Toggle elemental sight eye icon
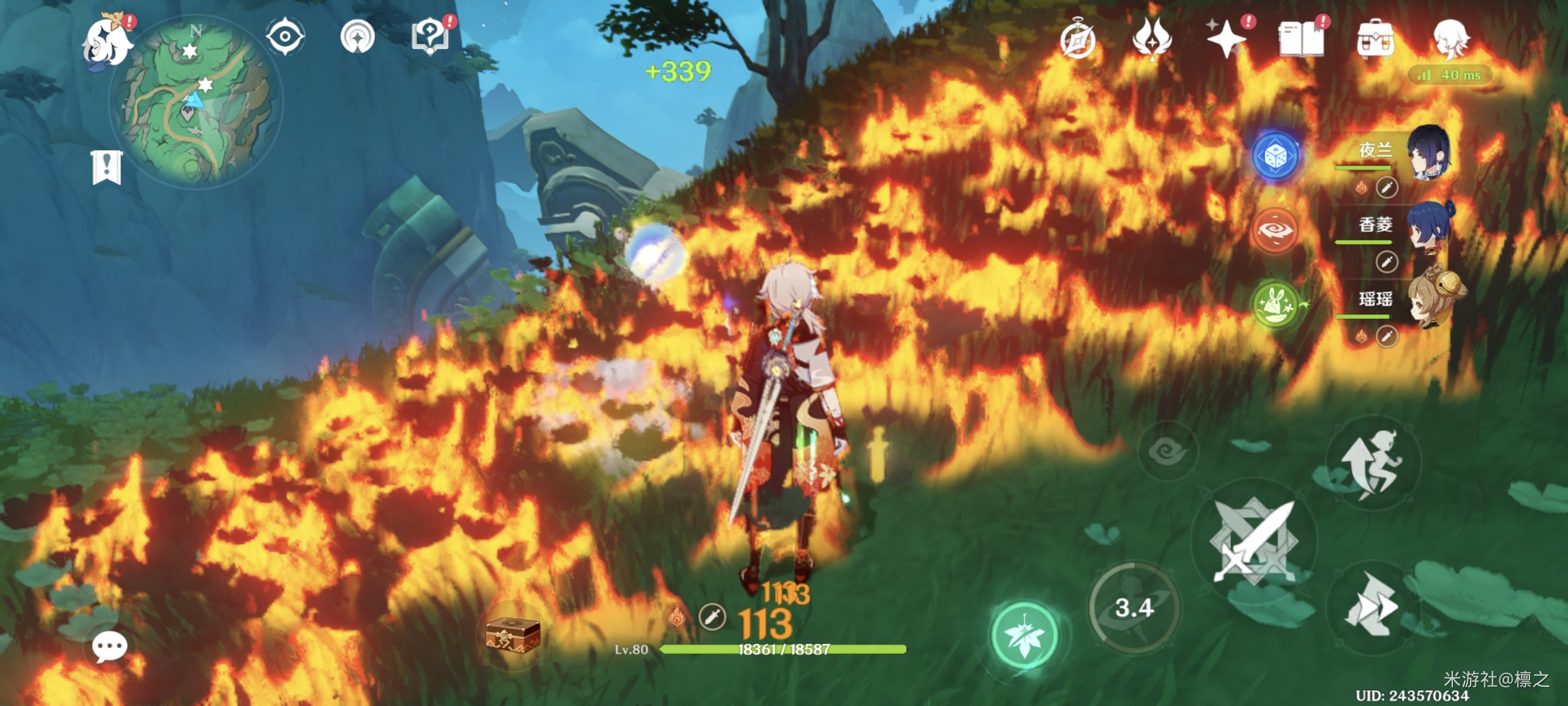This screenshot has height=706, width=1568. point(286,37)
